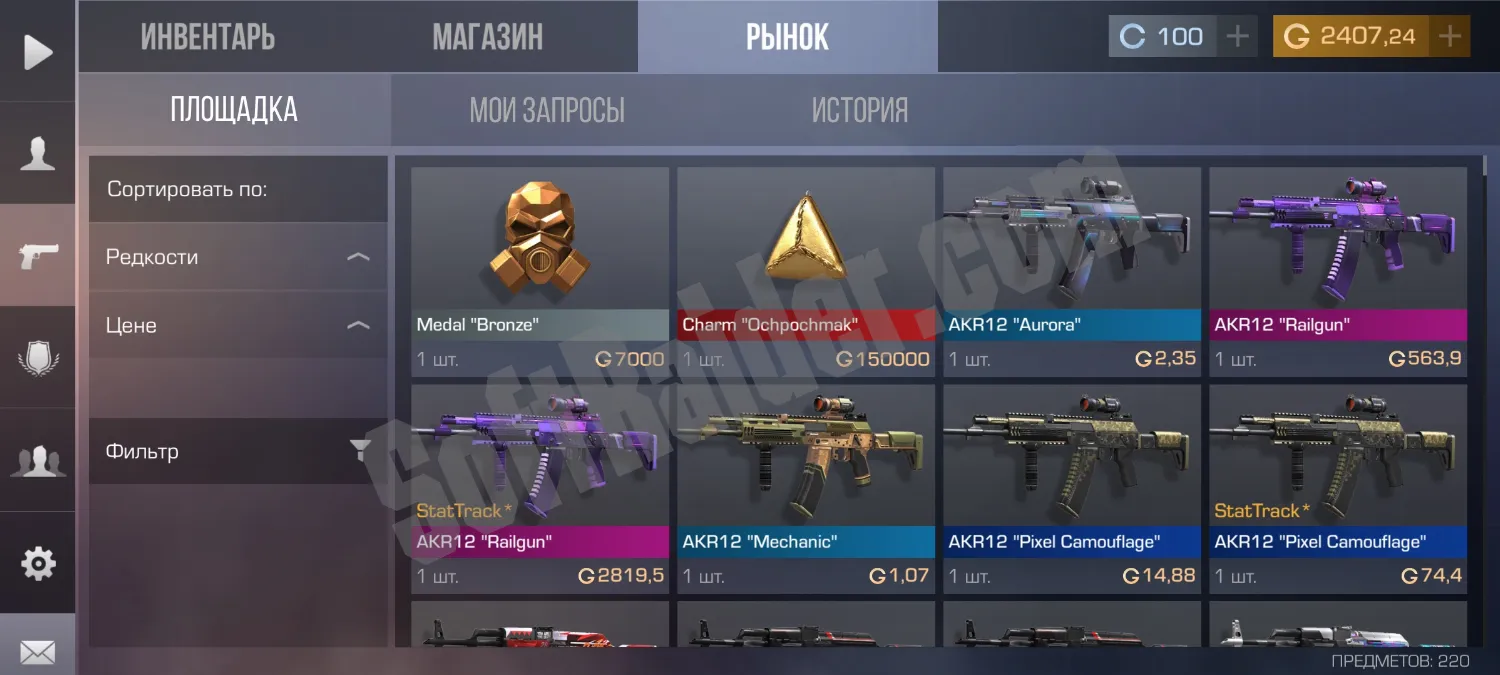Select the Medal "Bronze" listing

pyautogui.click(x=540, y=271)
